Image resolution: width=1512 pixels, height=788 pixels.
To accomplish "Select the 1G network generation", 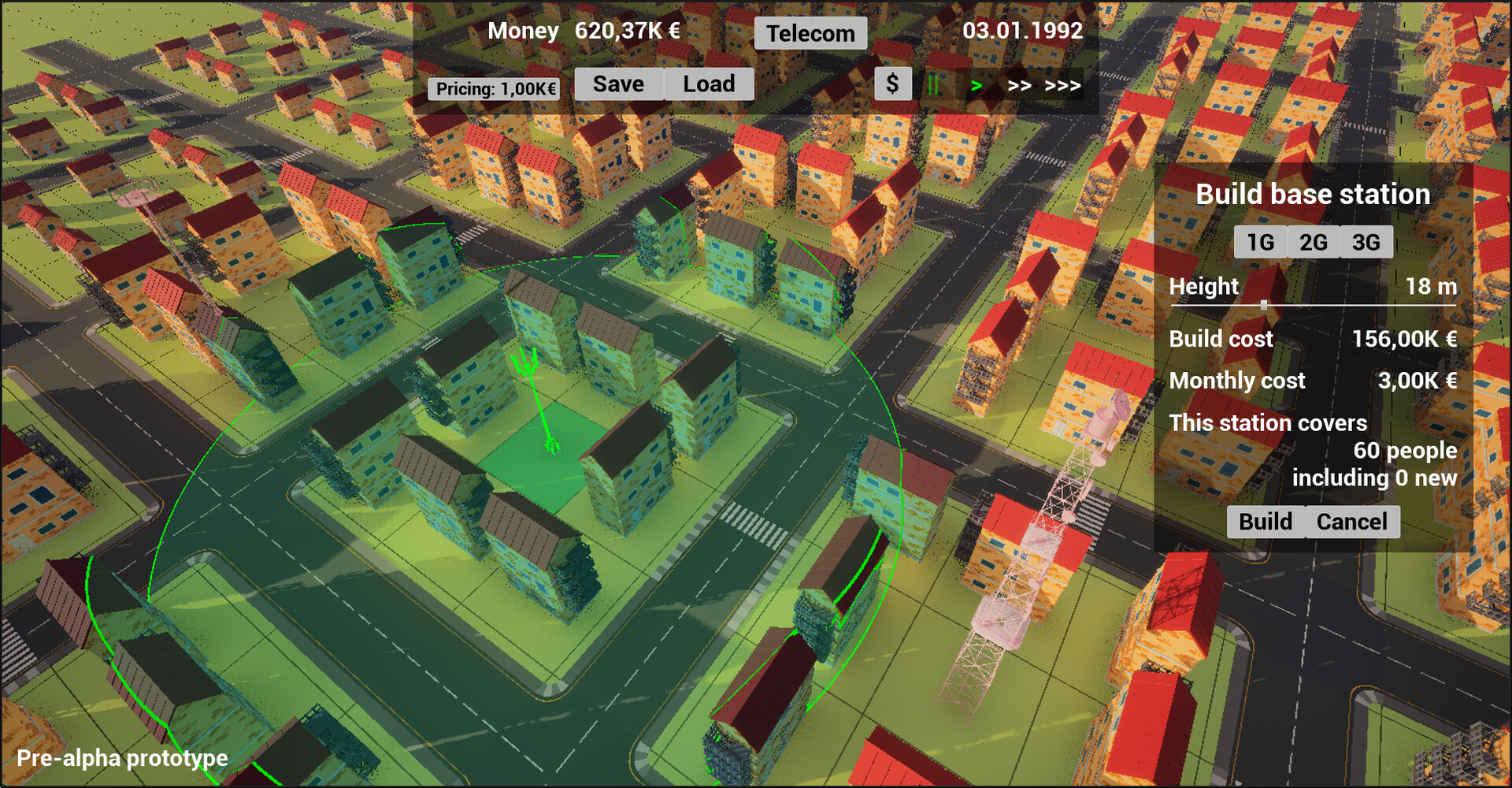I will pos(1260,242).
